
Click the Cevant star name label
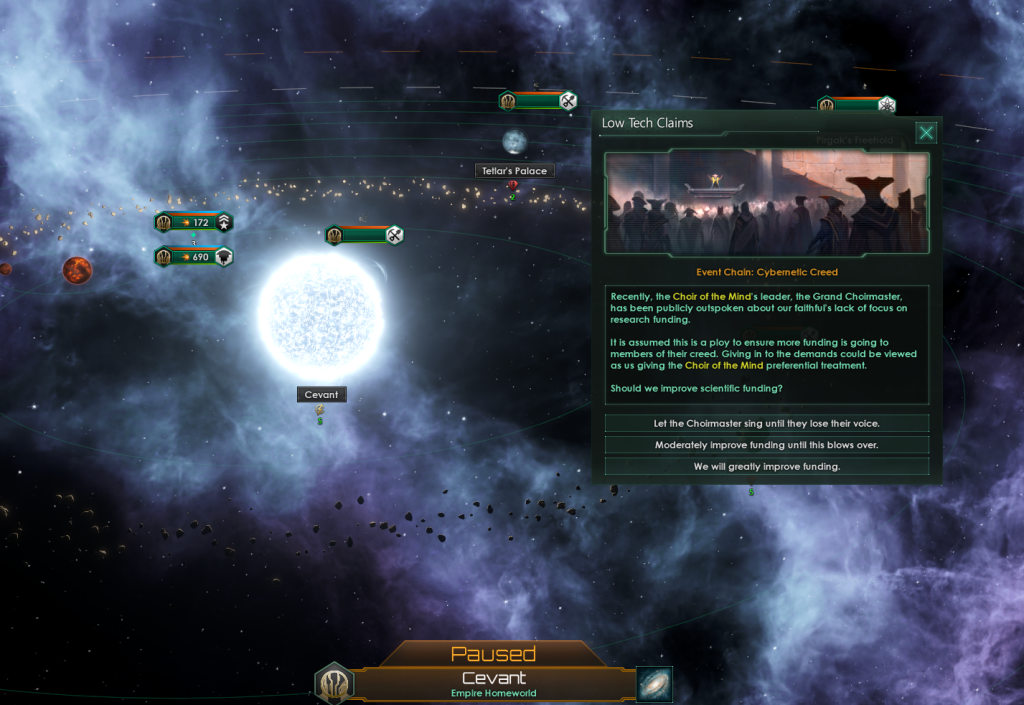point(321,394)
